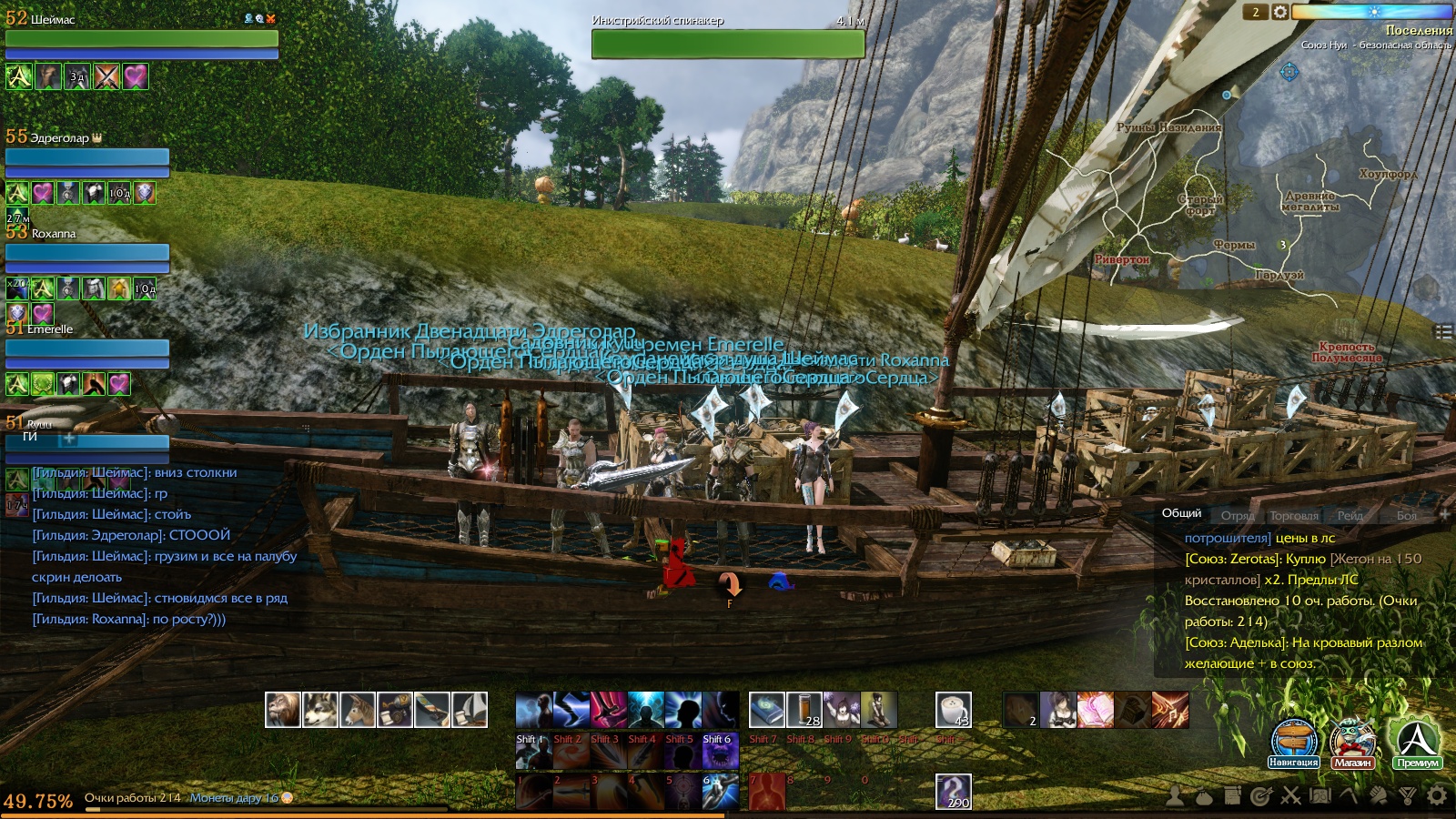Switch to the Рейд chat tab
This screenshot has width=1456, height=819.
pos(1350,516)
